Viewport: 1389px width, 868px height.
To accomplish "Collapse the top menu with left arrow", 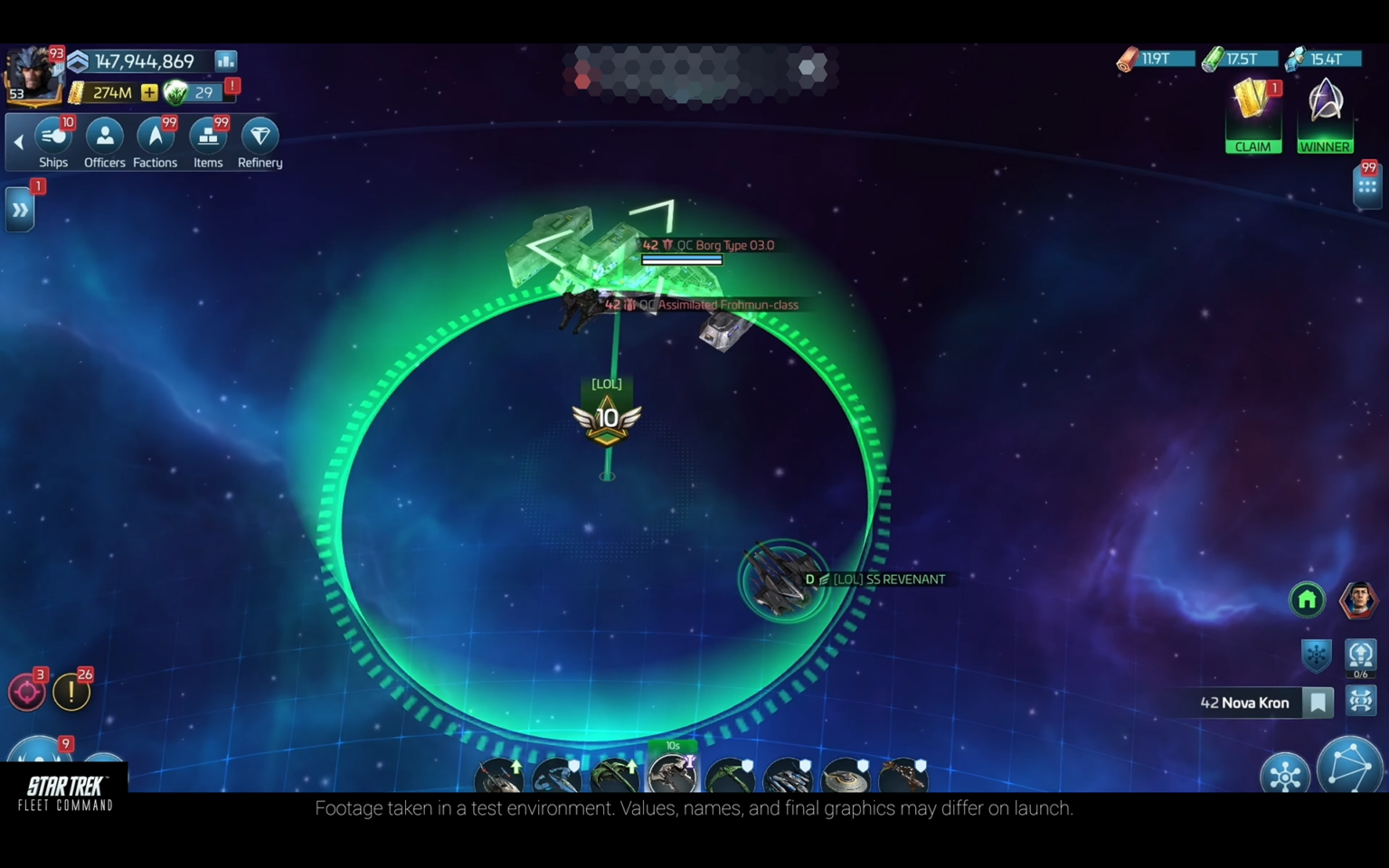I will click(x=18, y=140).
